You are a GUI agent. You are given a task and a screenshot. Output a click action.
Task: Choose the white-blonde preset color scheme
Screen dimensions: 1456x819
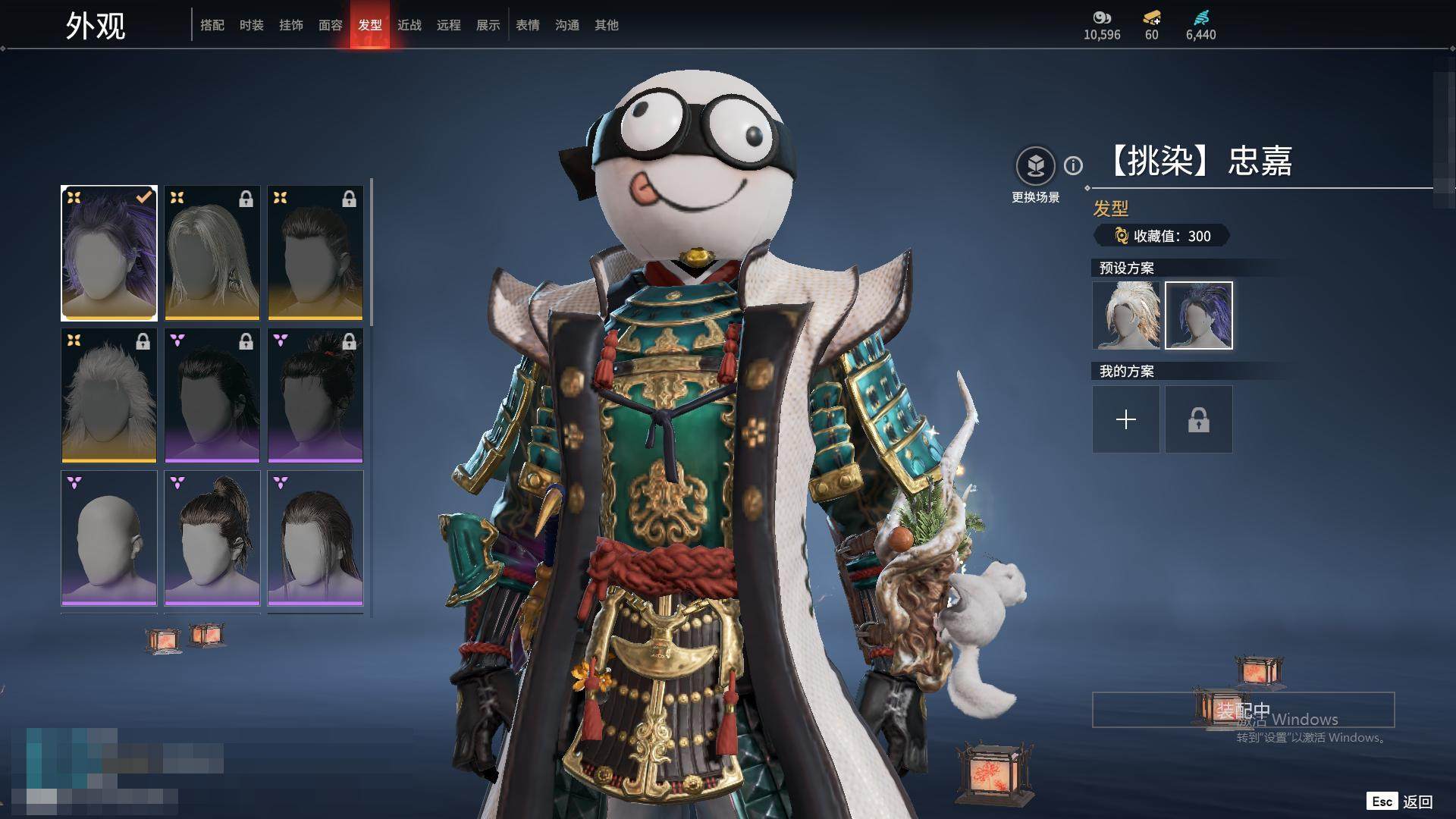(x=1126, y=315)
